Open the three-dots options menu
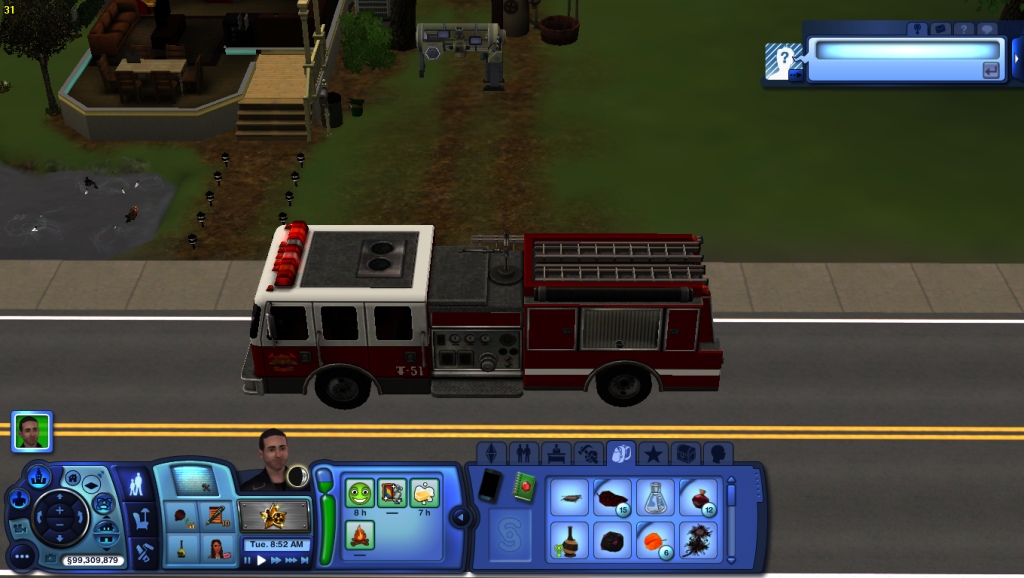Image resolution: width=1024 pixels, height=578 pixels. click(21, 555)
